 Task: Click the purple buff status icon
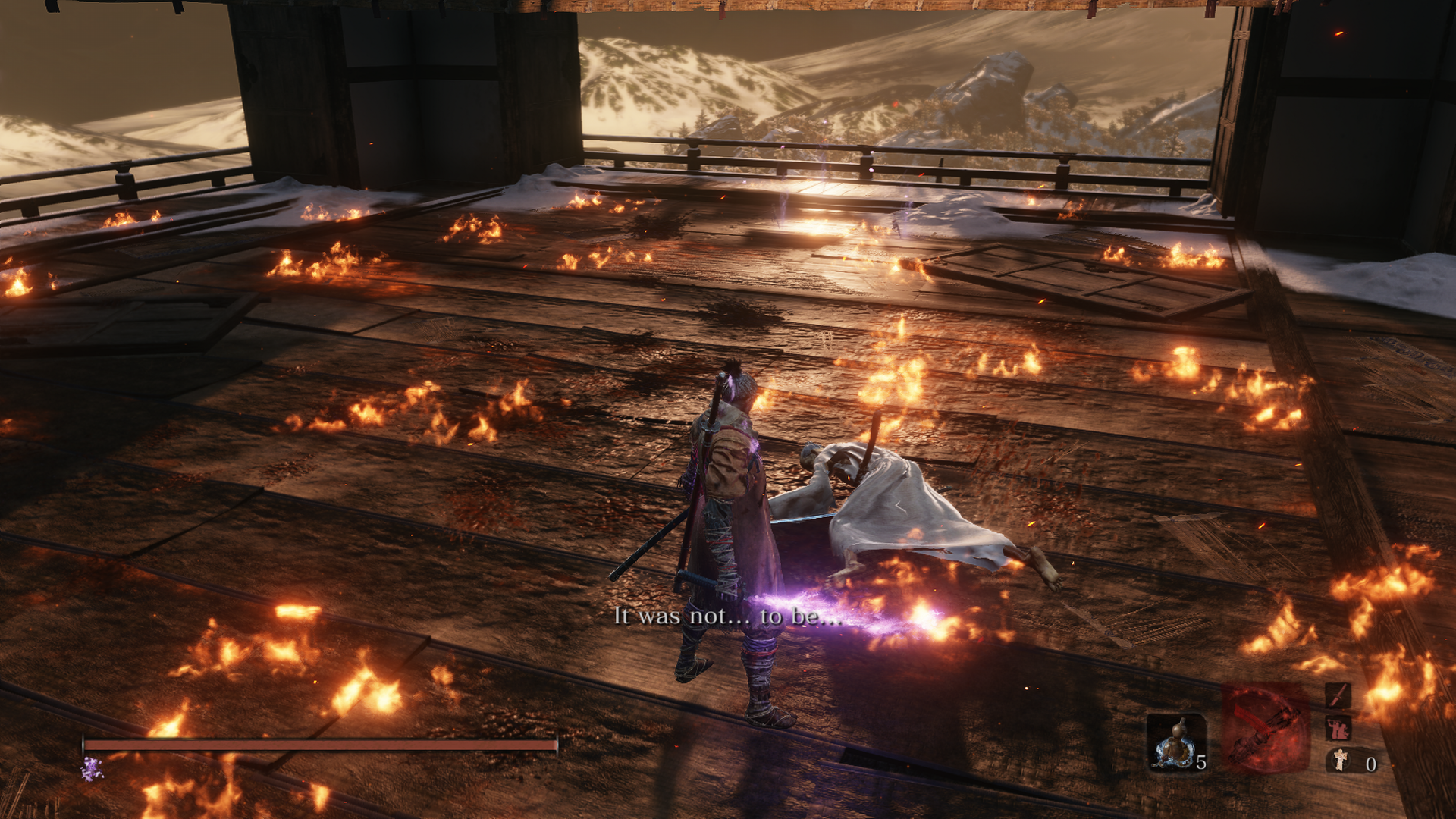(x=92, y=770)
